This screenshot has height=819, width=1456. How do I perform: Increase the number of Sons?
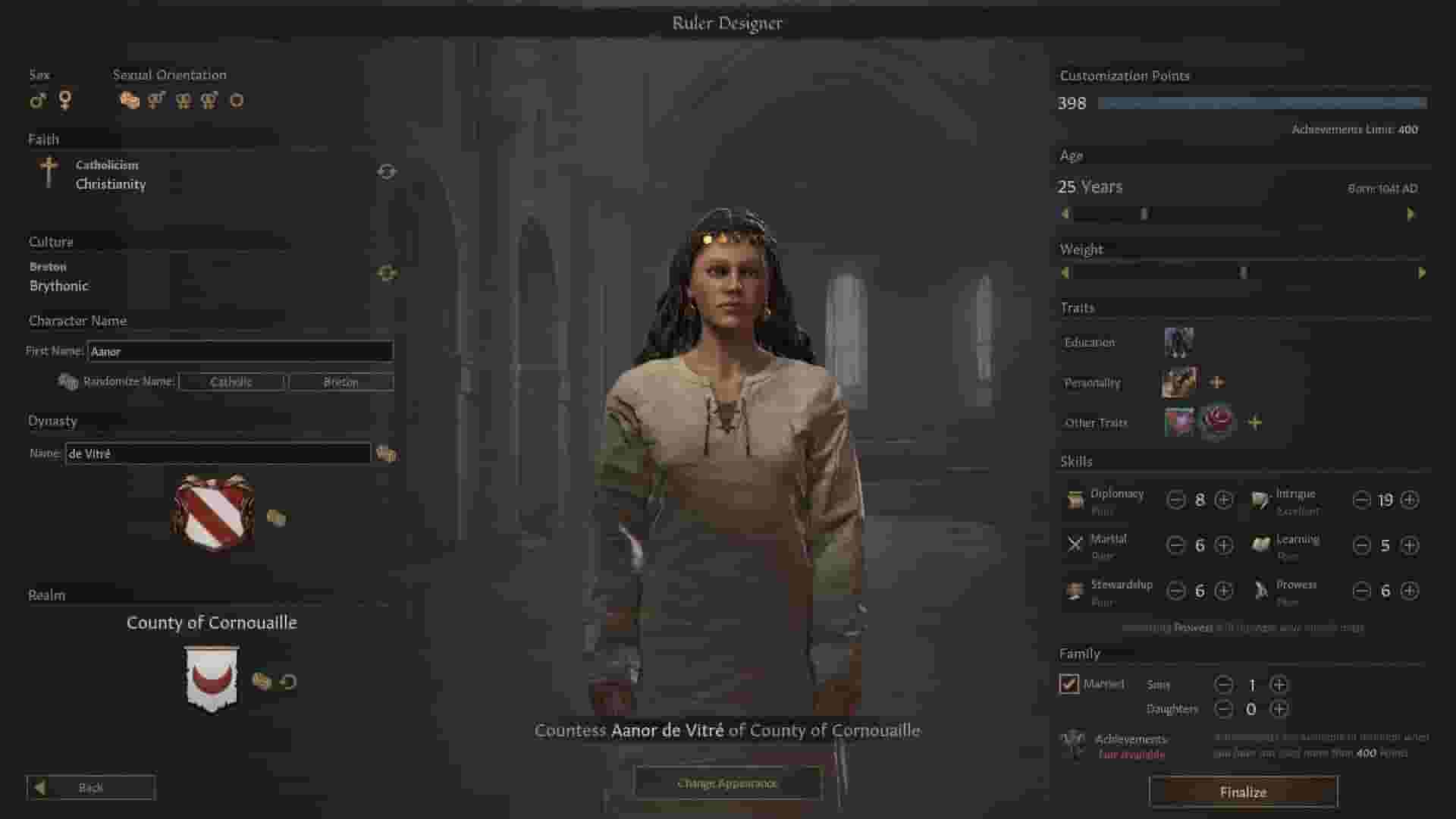1279,684
